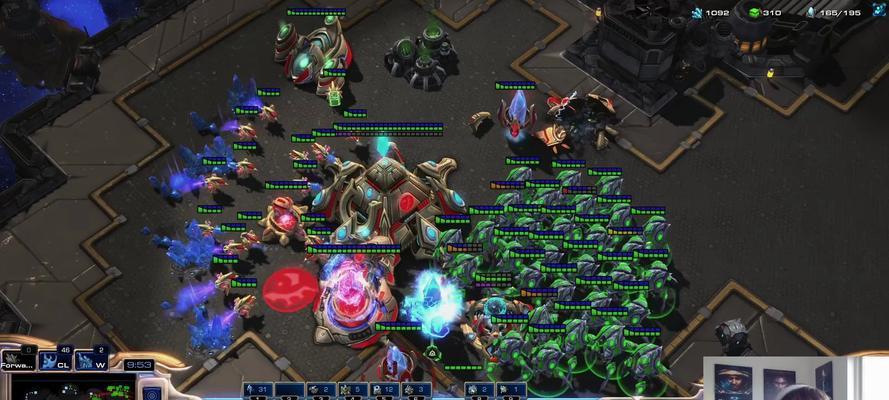Image resolution: width=889 pixels, height=400 pixels.
Task: Select control group tab with 31 units
Action: [x=260, y=389]
